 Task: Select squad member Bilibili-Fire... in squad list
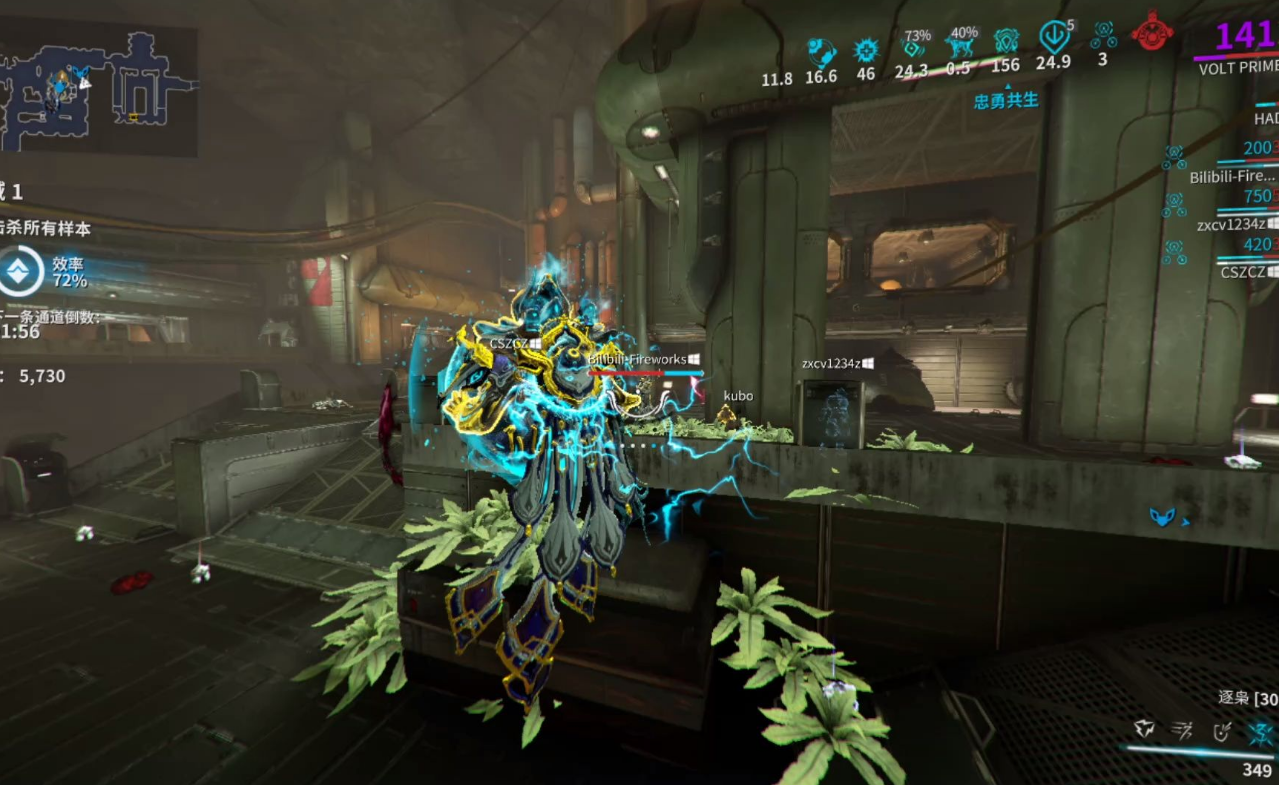tap(1232, 177)
